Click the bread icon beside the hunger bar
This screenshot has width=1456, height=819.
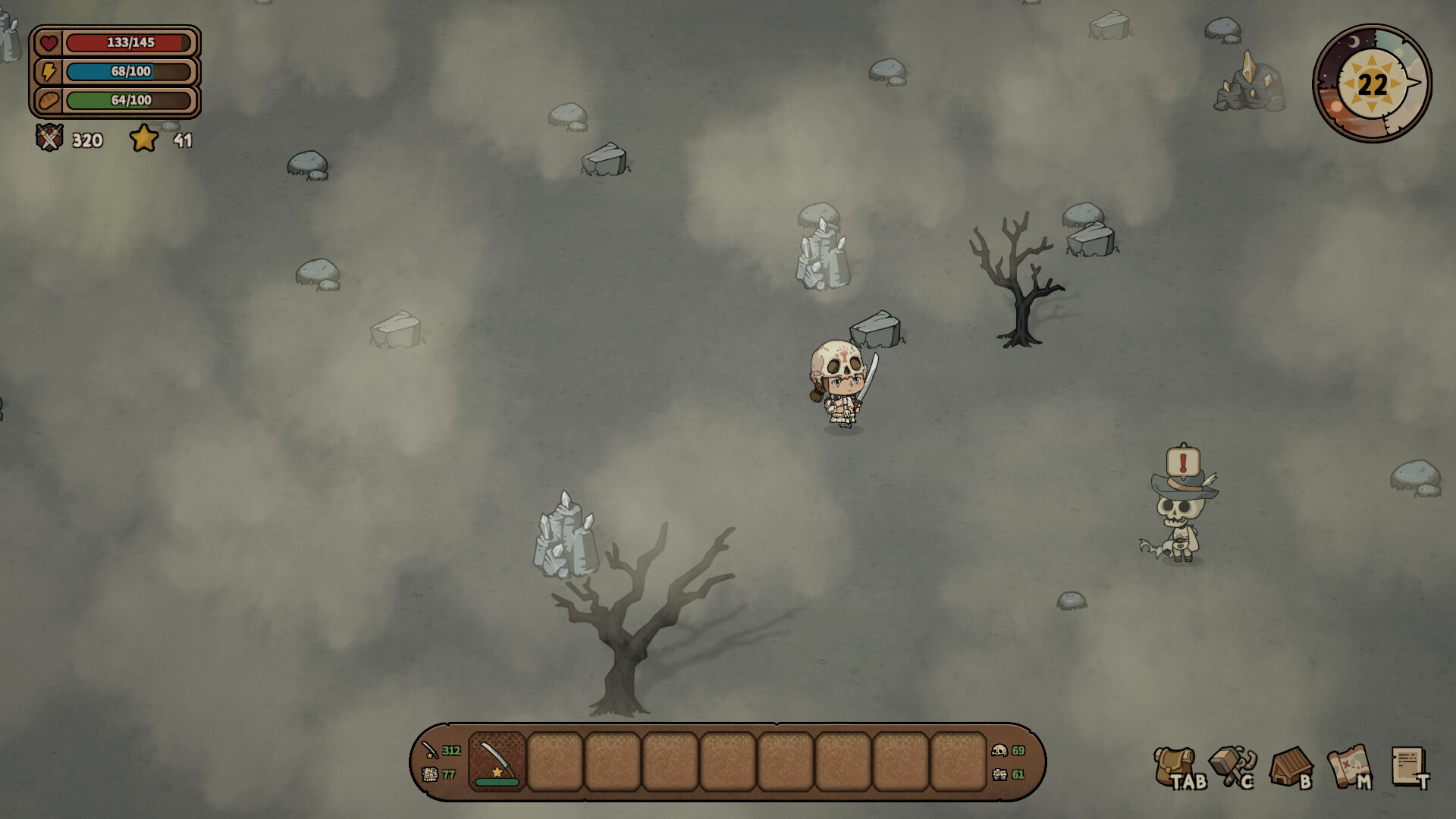(x=48, y=100)
